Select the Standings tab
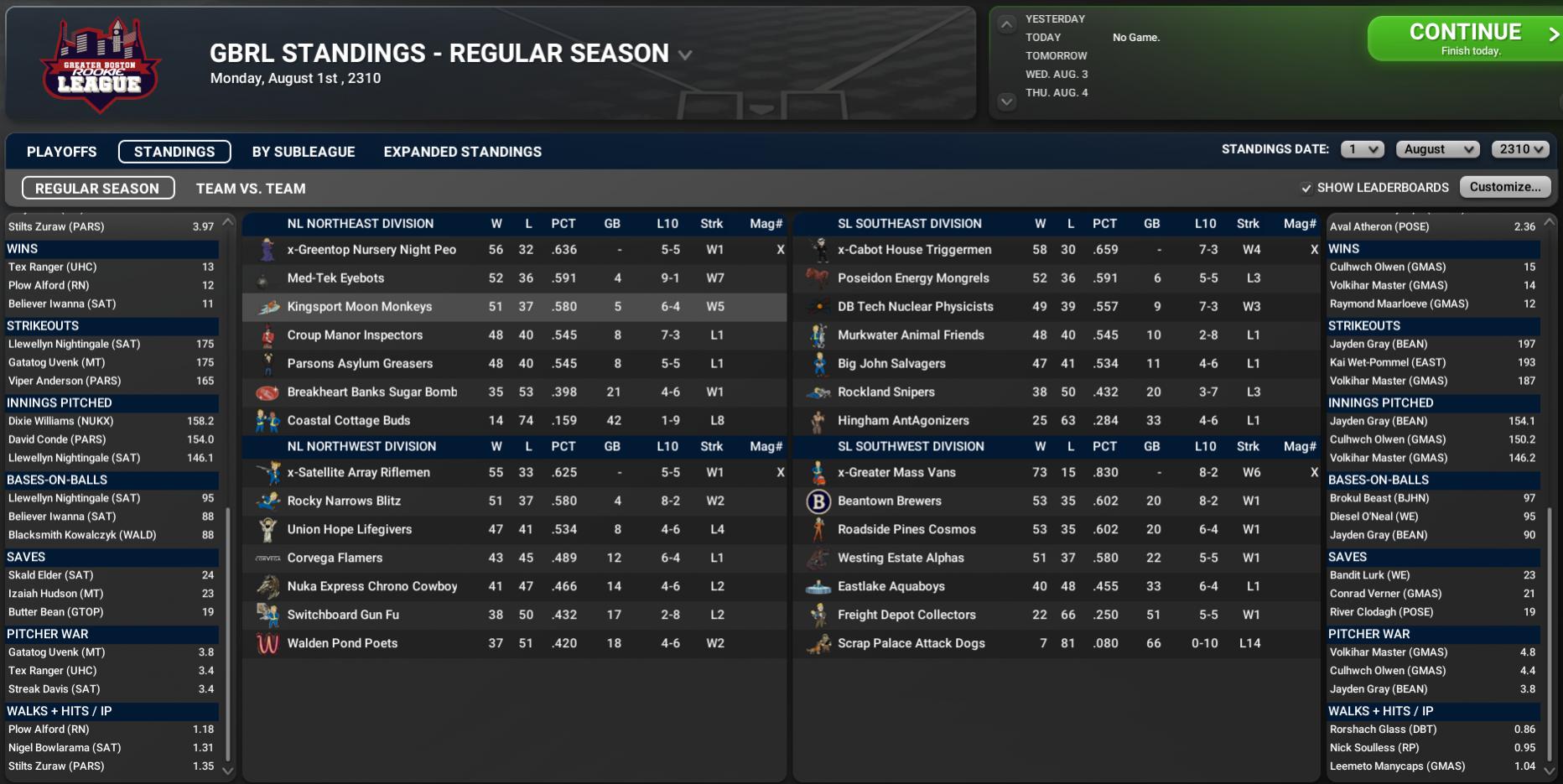 pyautogui.click(x=174, y=152)
